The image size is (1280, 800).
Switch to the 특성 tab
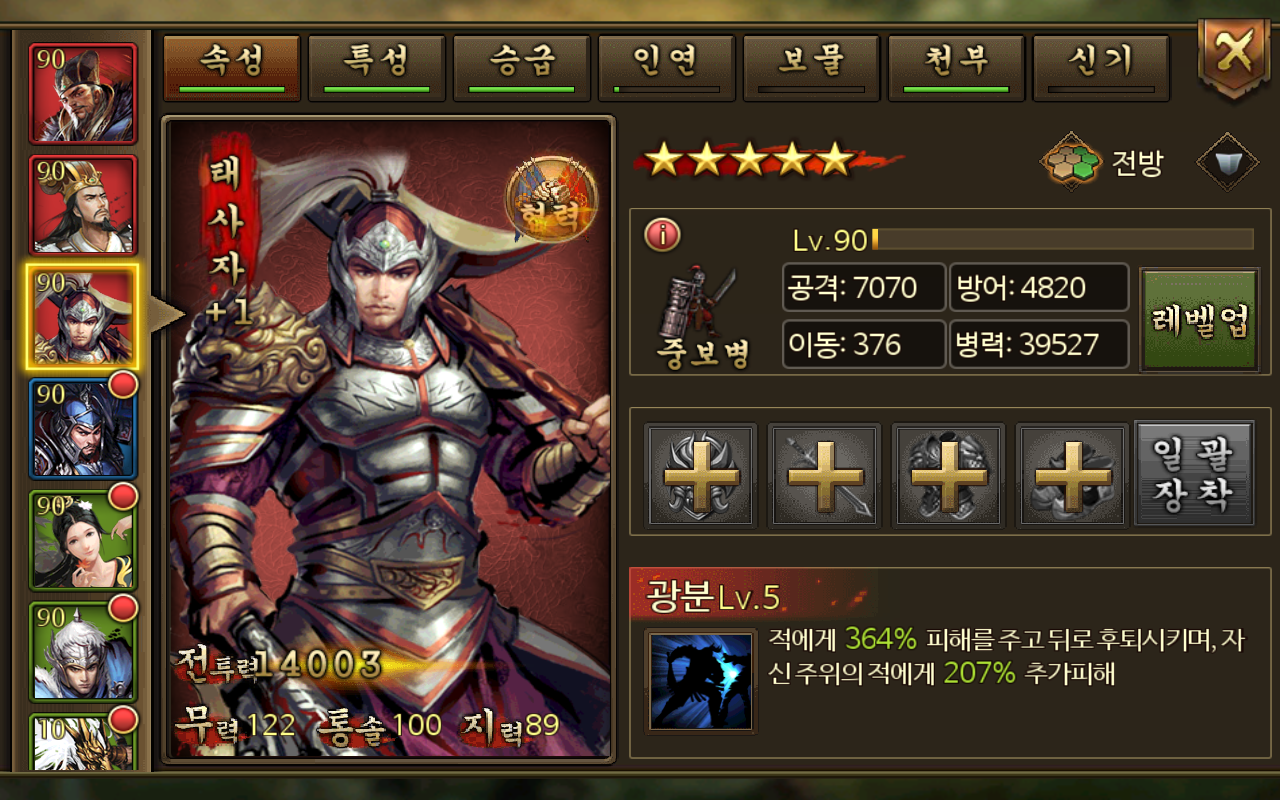[x=376, y=66]
